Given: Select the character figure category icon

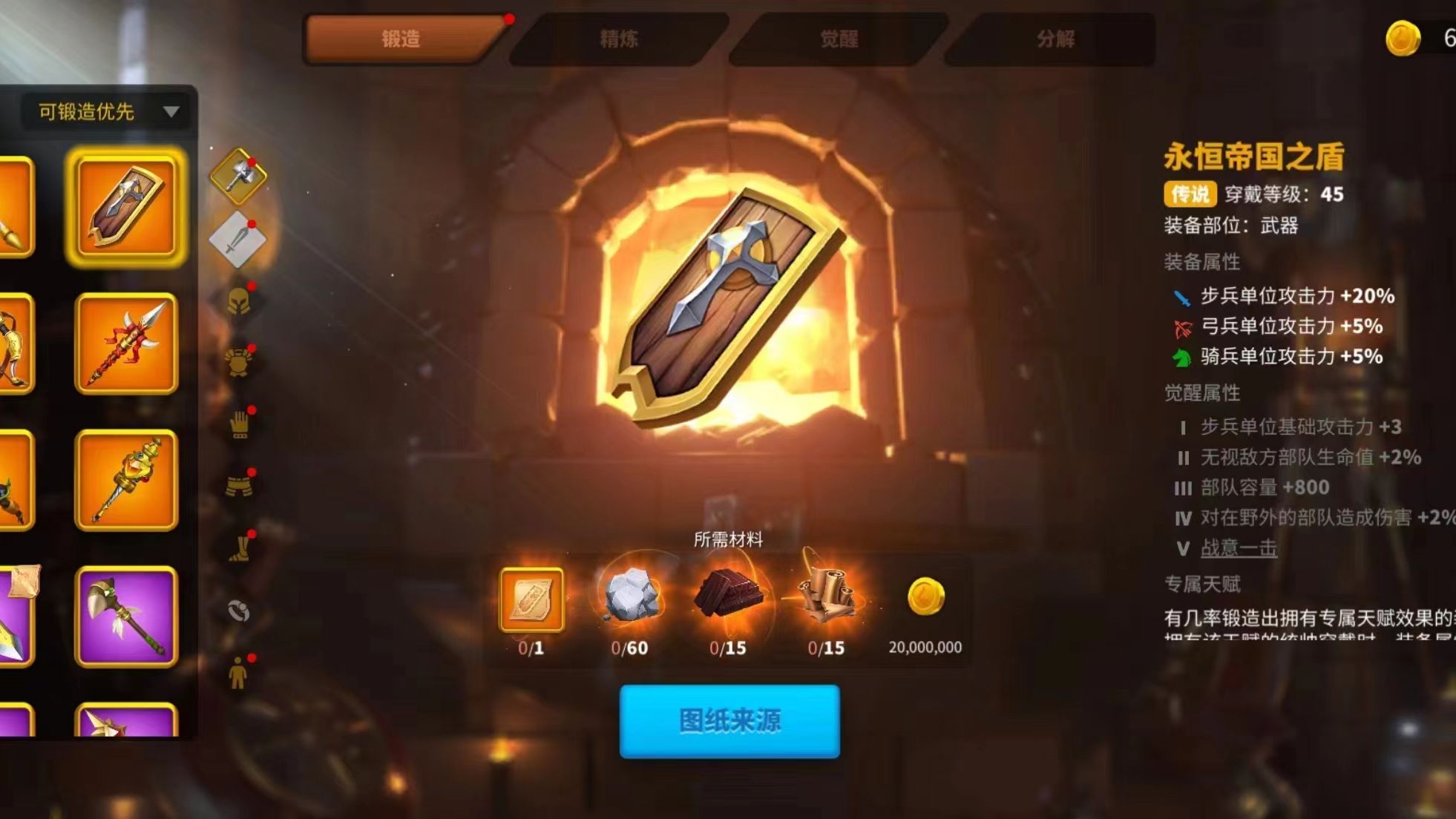Looking at the screenshot, I should (x=238, y=671).
